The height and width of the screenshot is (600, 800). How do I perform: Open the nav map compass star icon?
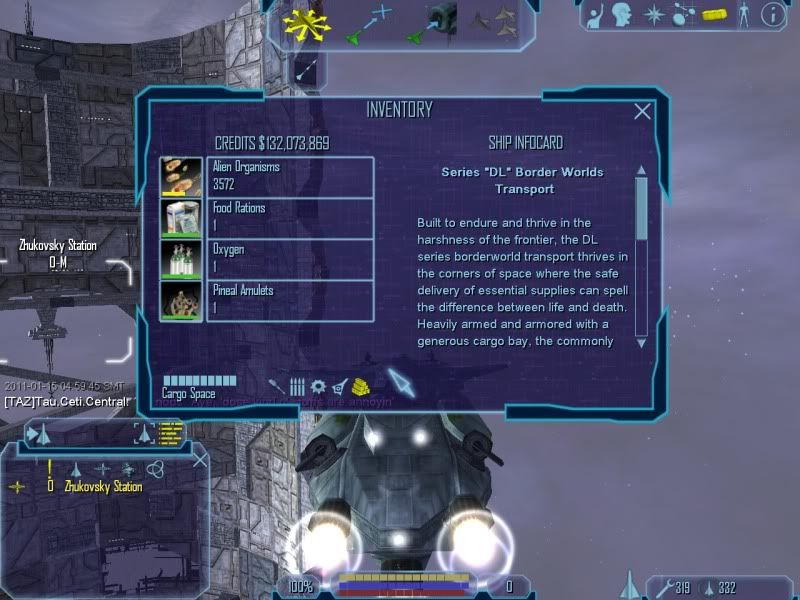point(655,14)
